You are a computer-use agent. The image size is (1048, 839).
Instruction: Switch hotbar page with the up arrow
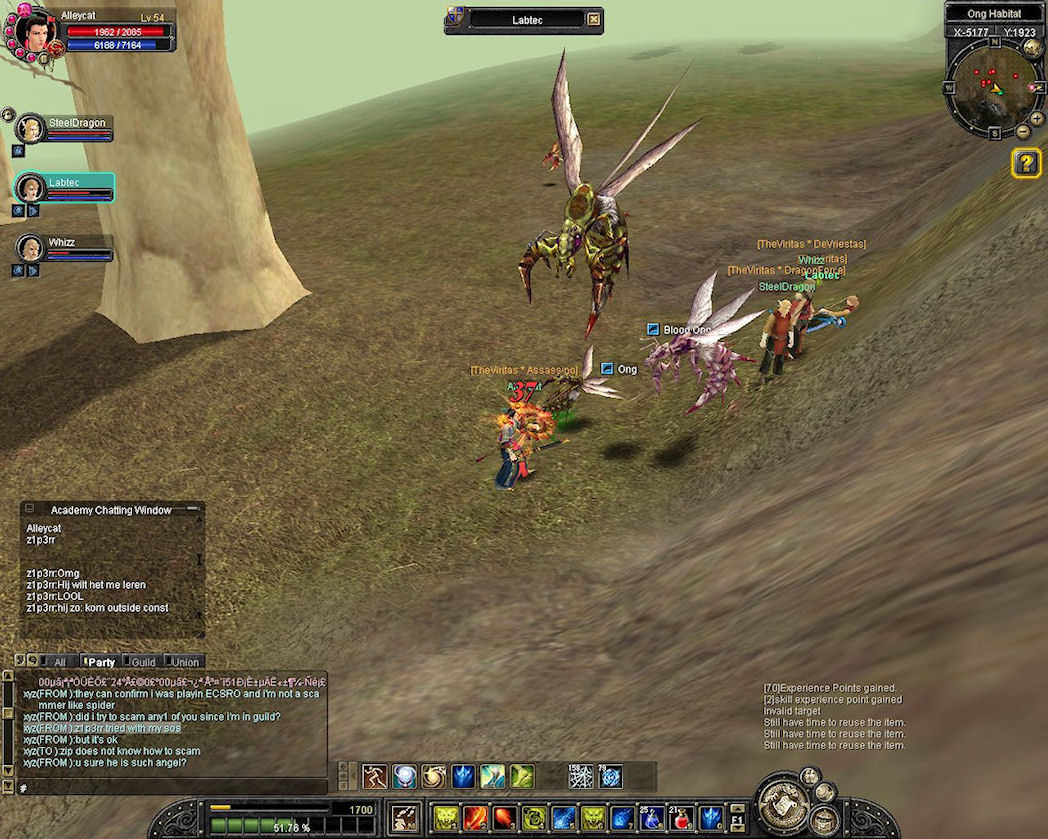(x=736, y=810)
